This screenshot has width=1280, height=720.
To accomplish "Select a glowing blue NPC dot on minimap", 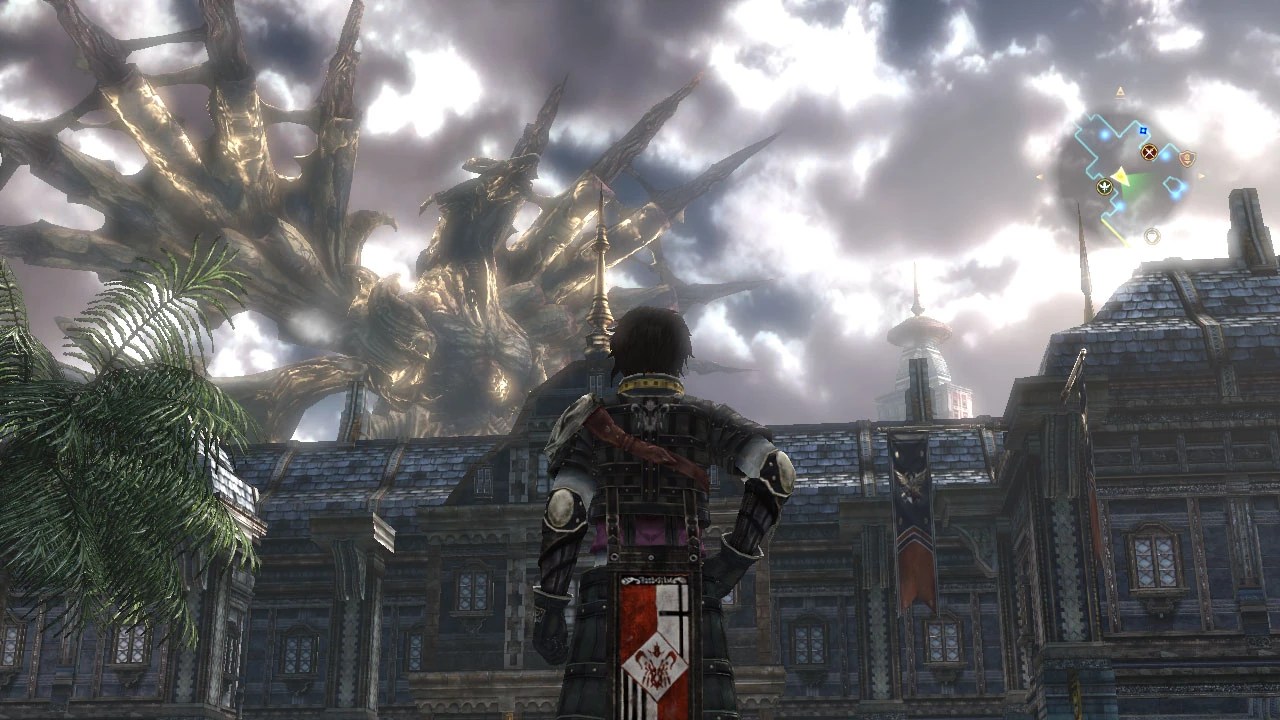I will click(1164, 156).
